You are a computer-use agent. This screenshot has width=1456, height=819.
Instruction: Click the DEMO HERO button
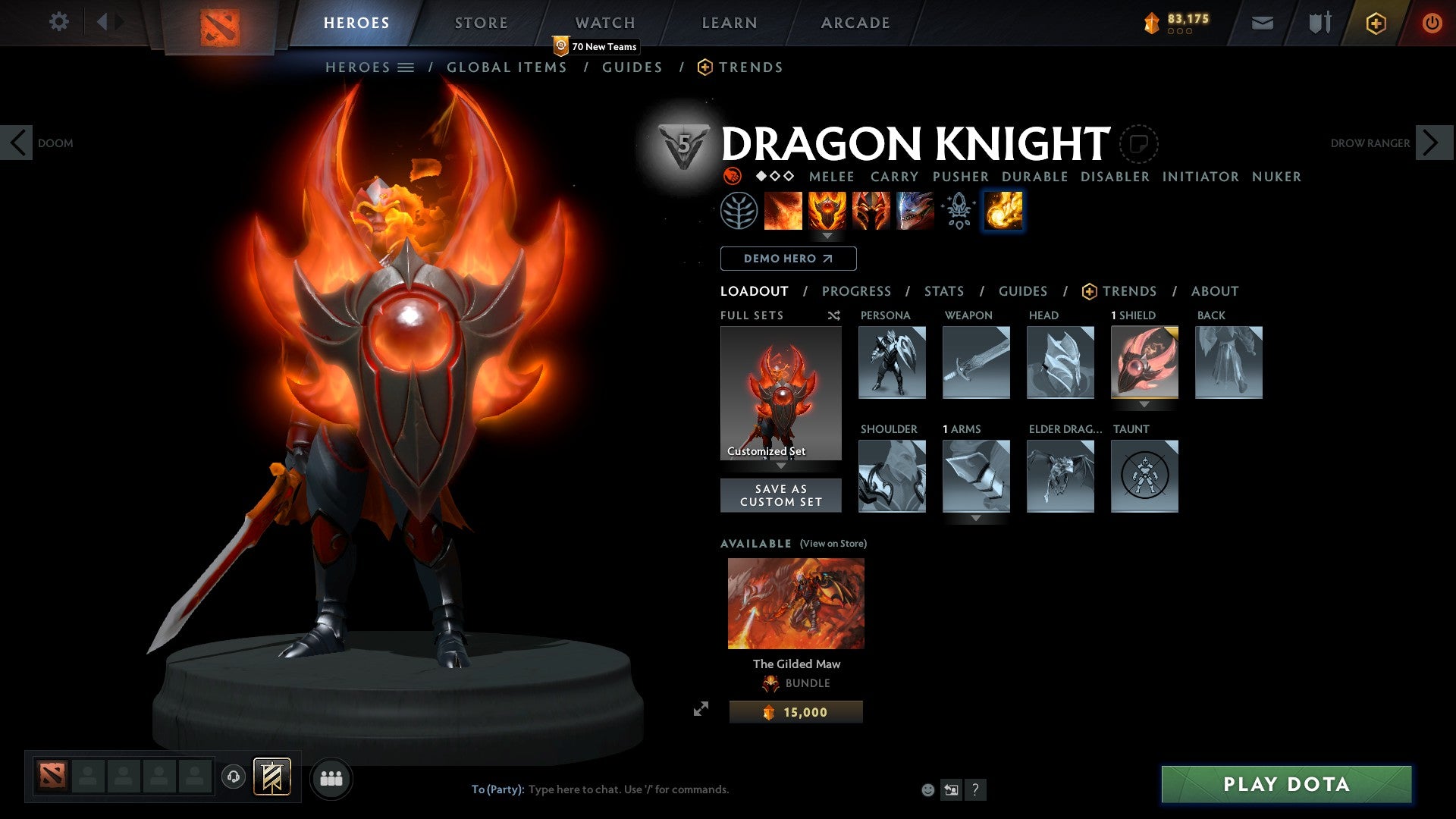pos(789,259)
